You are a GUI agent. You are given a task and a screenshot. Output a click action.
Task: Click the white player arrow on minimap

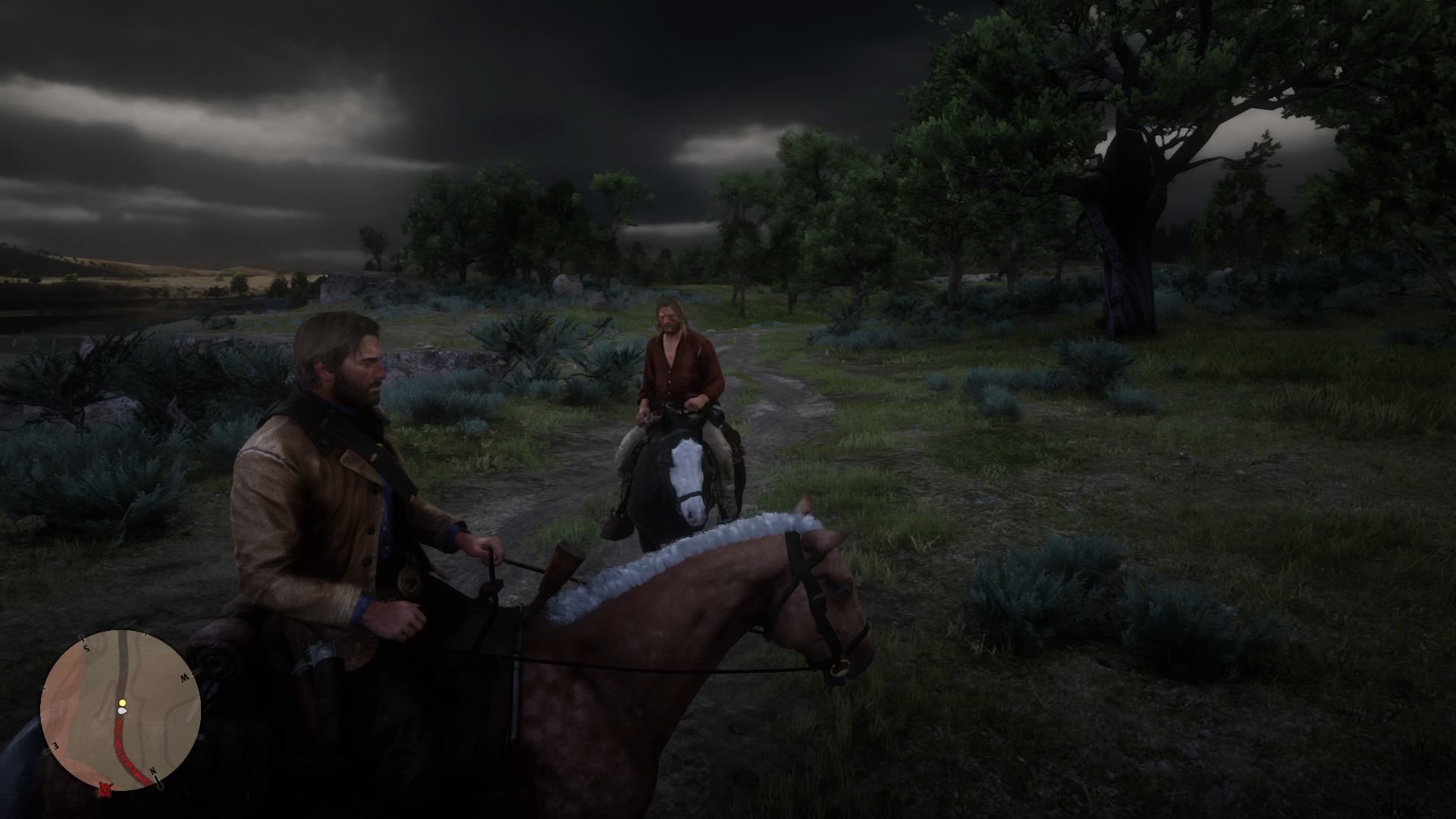pos(123,712)
